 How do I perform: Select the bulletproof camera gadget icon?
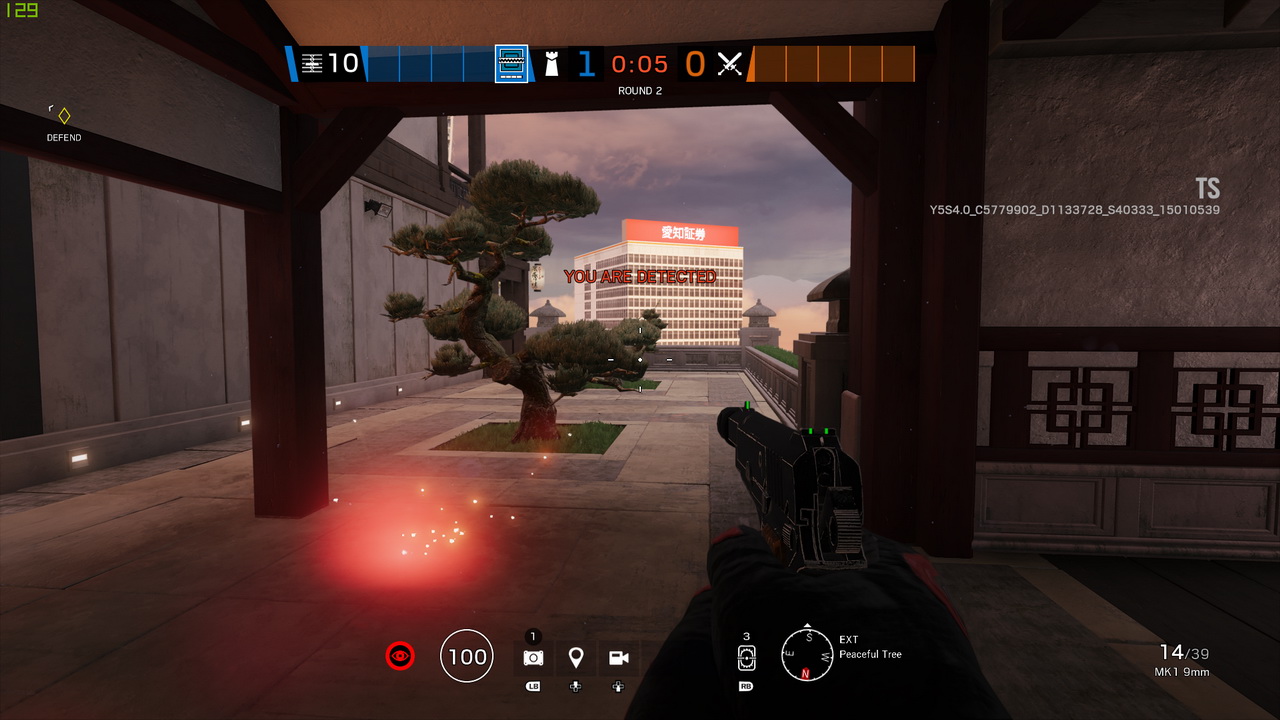click(x=532, y=657)
